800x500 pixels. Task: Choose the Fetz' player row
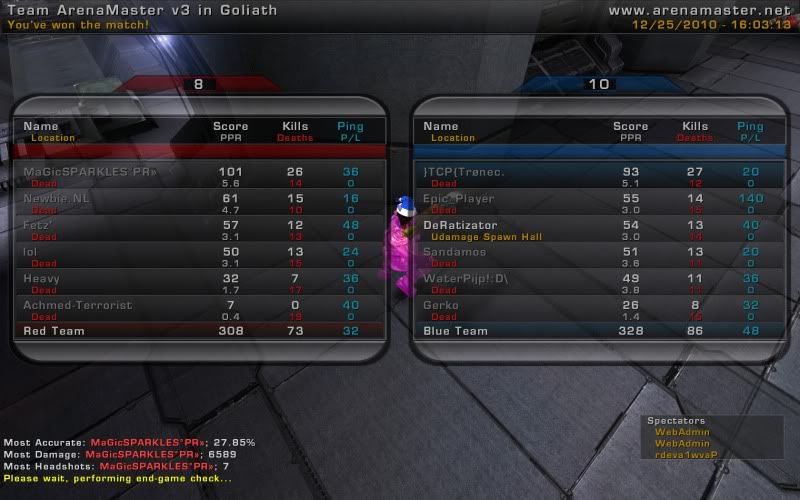(x=198, y=230)
